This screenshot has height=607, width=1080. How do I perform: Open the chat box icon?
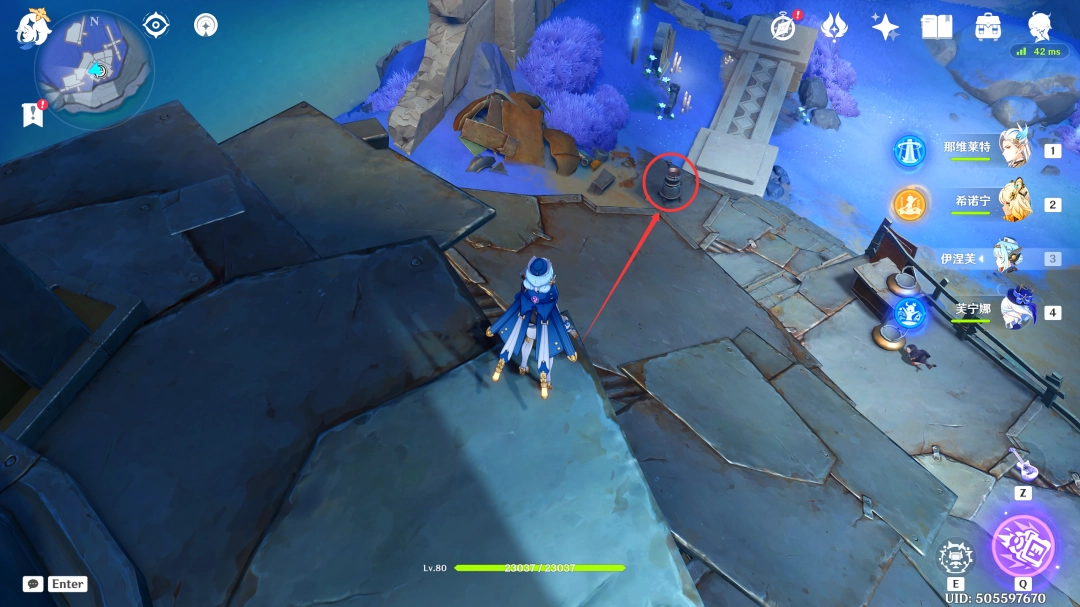[33, 584]
